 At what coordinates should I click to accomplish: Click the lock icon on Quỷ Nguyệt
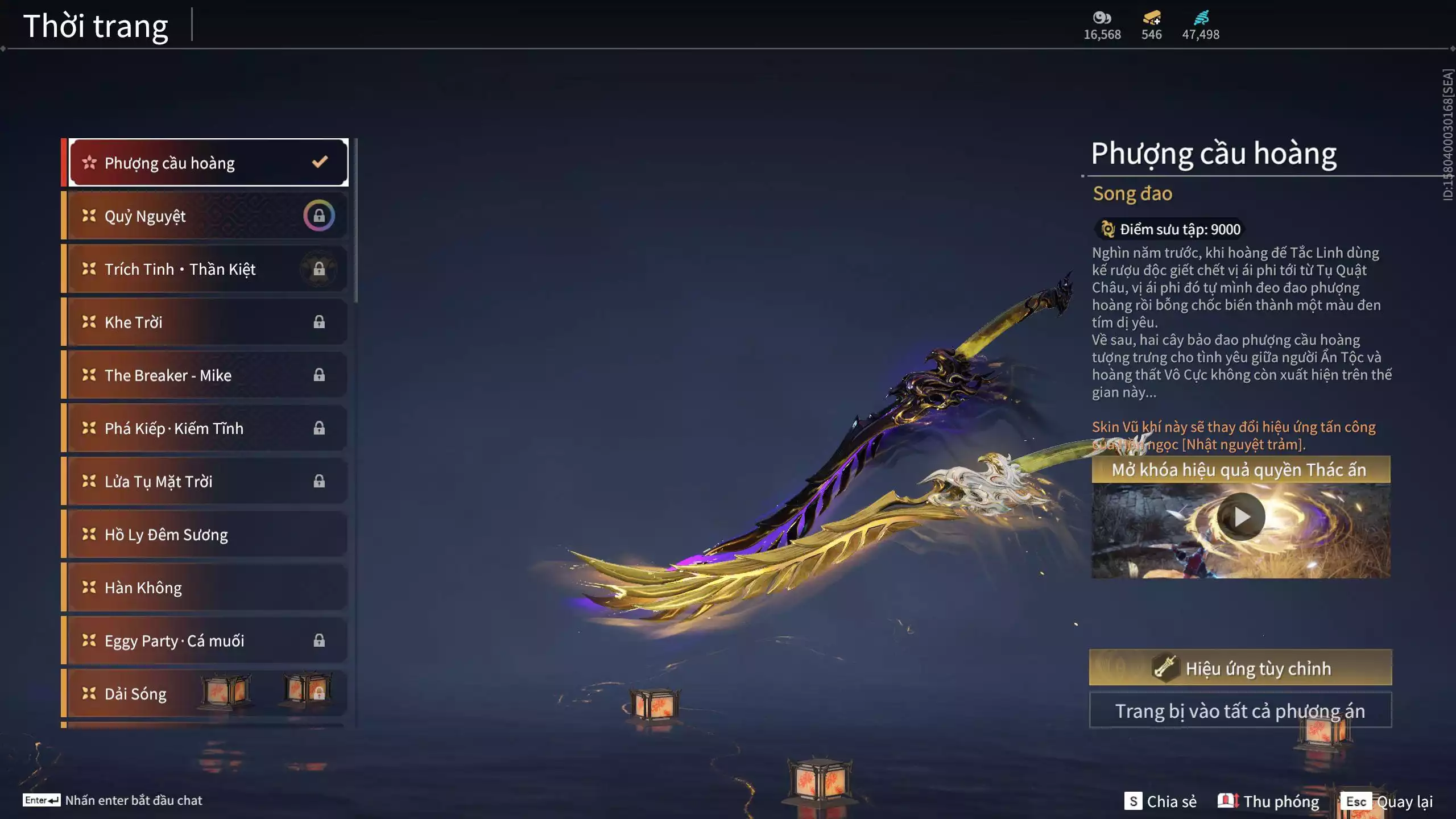[x=319, y=215]
